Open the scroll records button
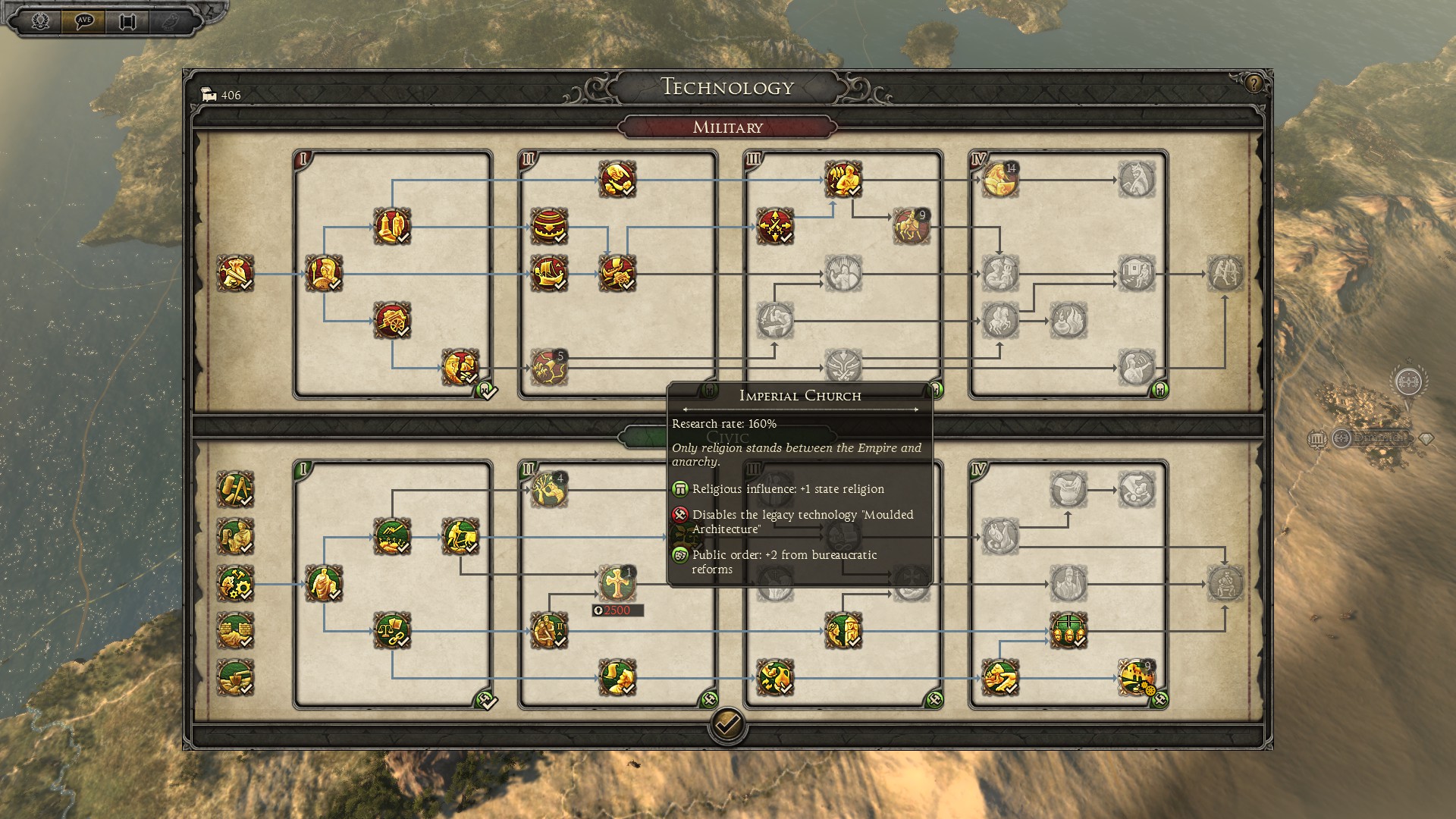The height and width of the screenshot is (819, 1456). pyautogui.click(x=127, y=21)
